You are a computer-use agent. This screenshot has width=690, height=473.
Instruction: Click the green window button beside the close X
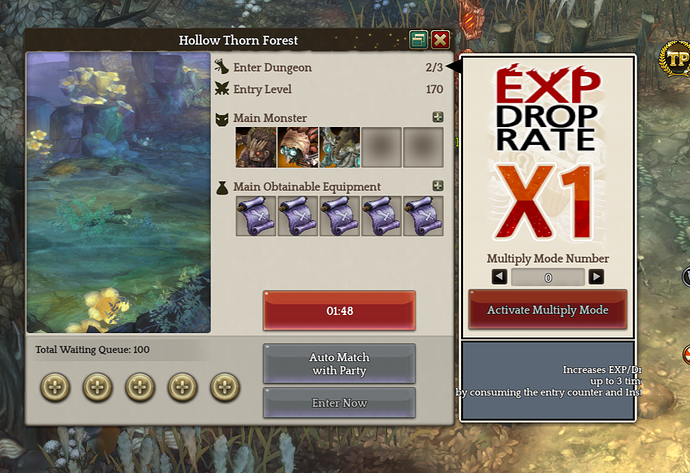coord(419,40)
